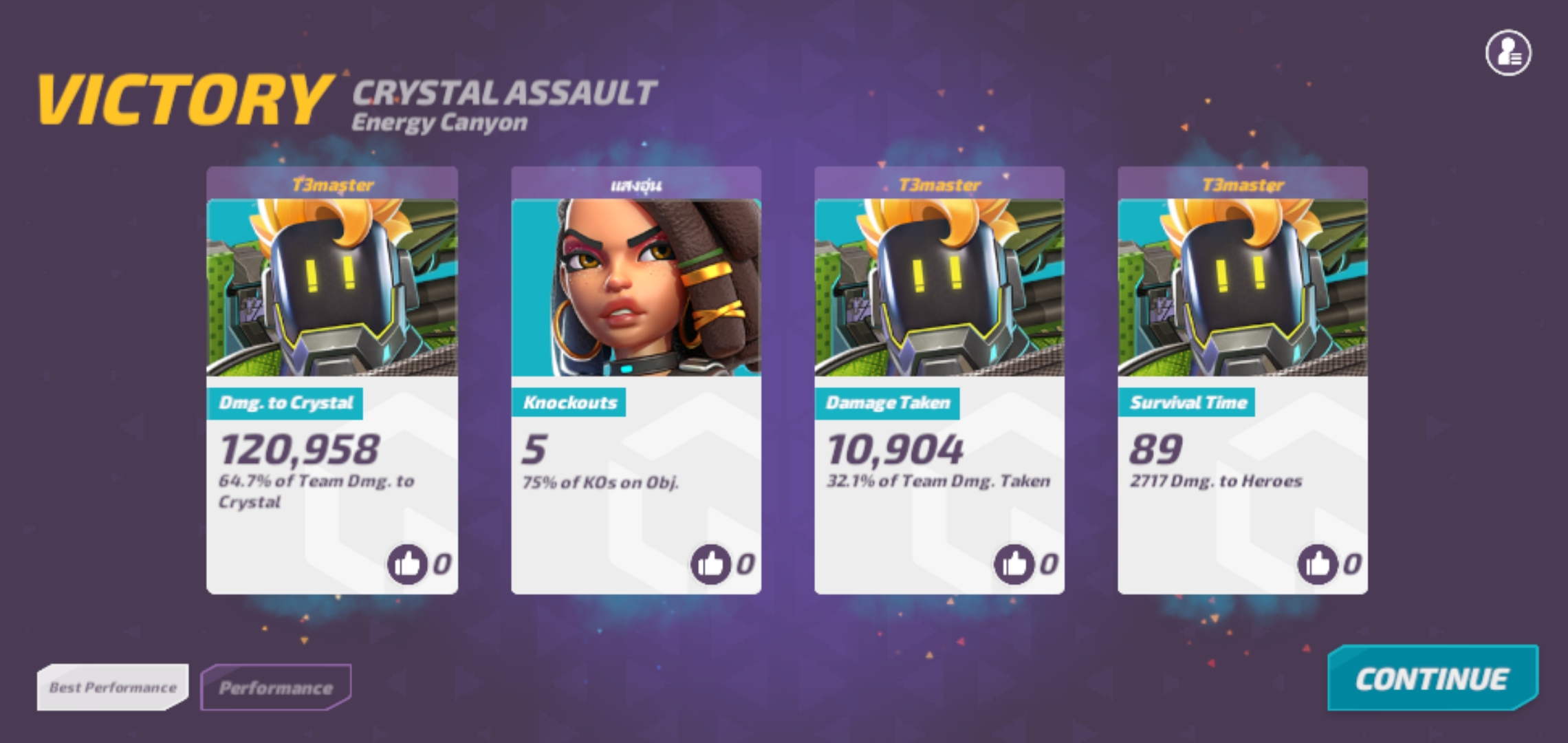Click the T3master name above the crystal damage card
Screen dimensions: 1568x743
pos(332,184)
